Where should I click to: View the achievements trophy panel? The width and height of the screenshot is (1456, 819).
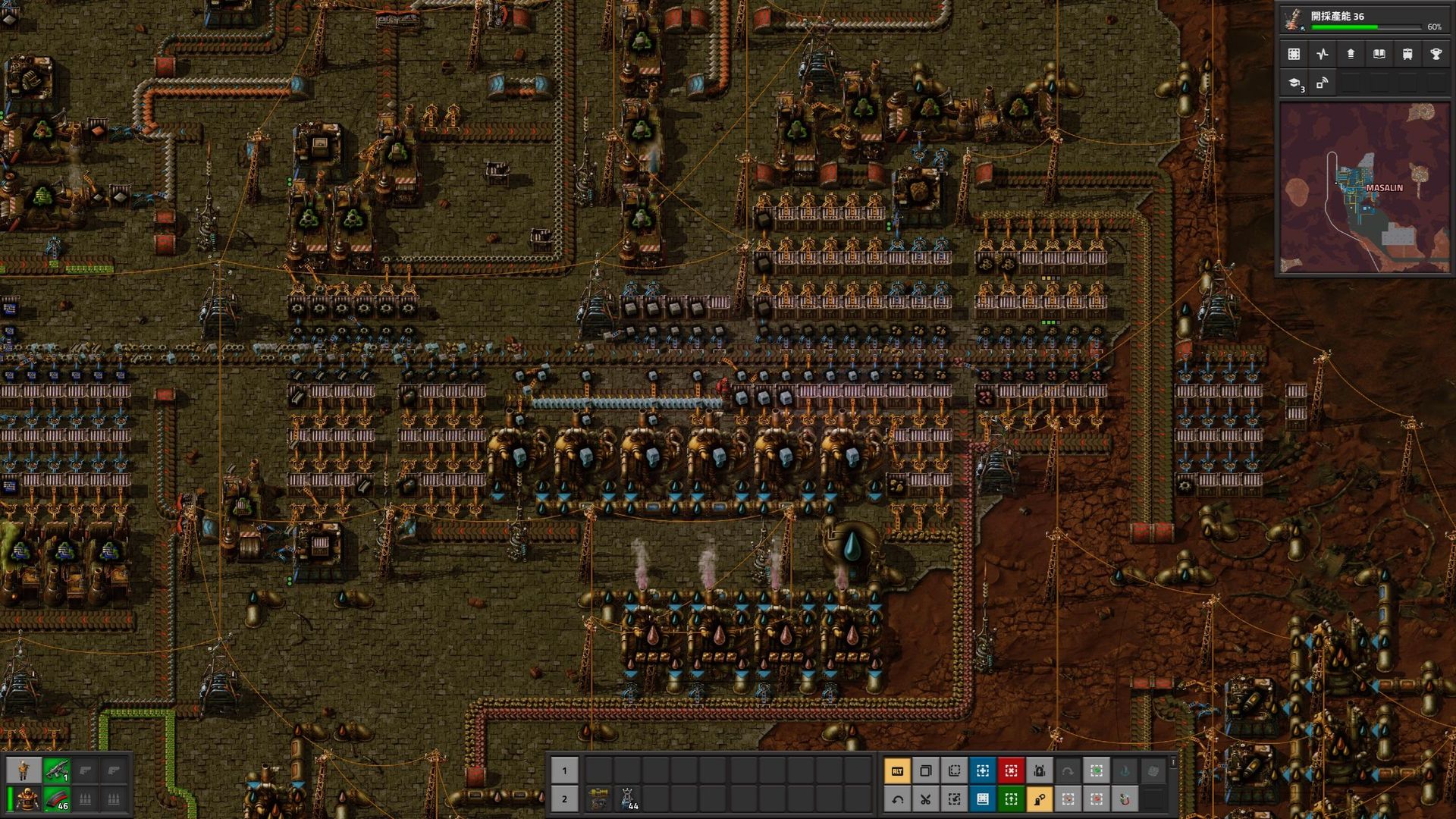click(1437, 53)
